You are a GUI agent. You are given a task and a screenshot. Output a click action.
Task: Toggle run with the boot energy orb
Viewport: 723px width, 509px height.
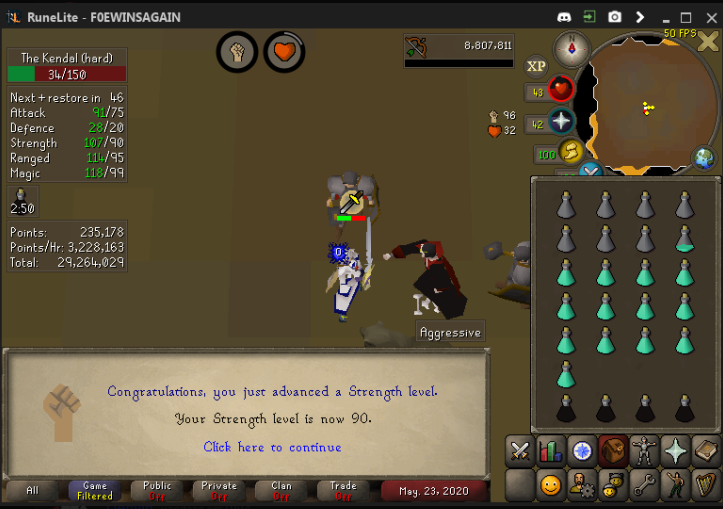tap(572, 153)
